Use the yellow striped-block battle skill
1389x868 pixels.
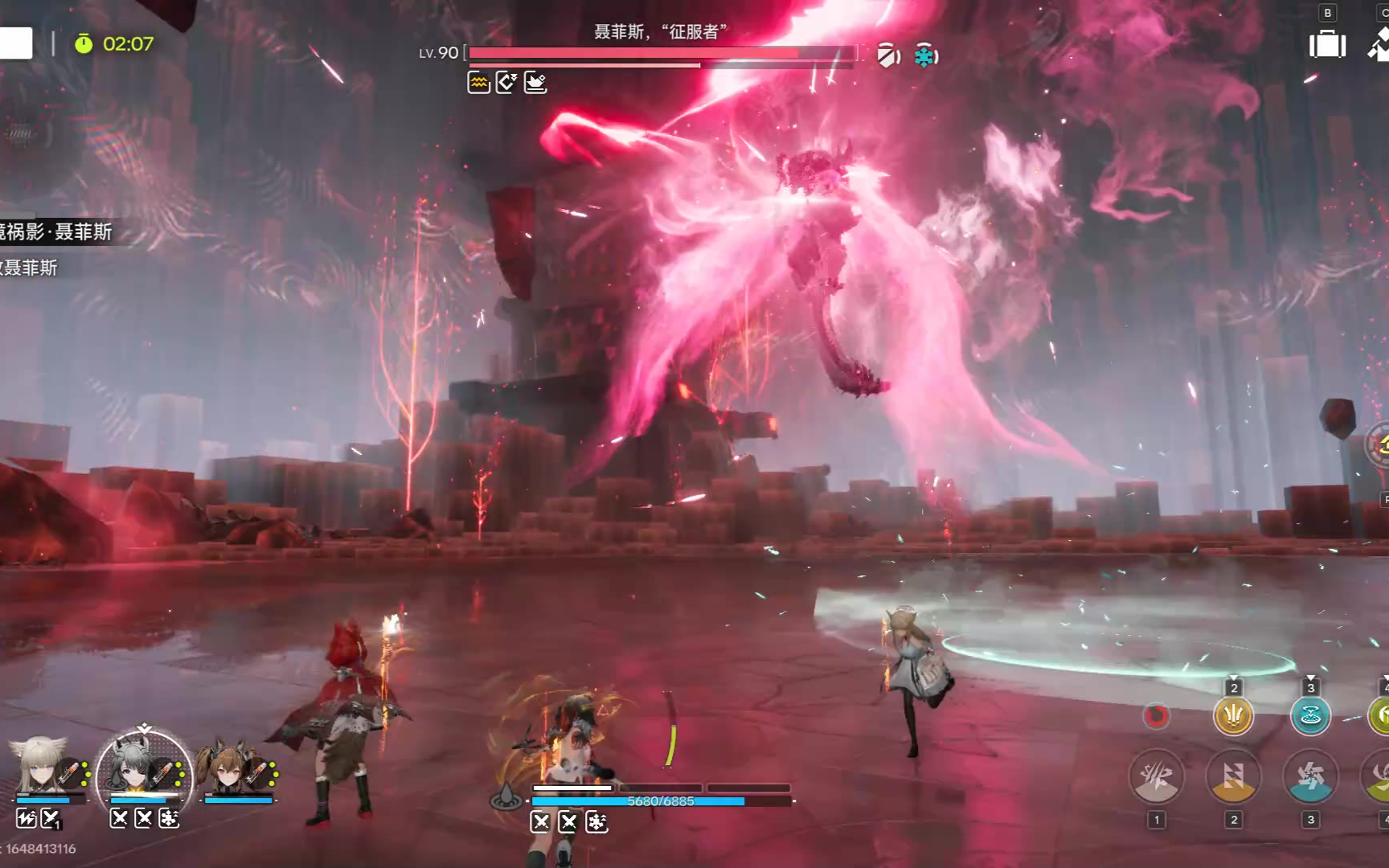tap(1233, 776)
